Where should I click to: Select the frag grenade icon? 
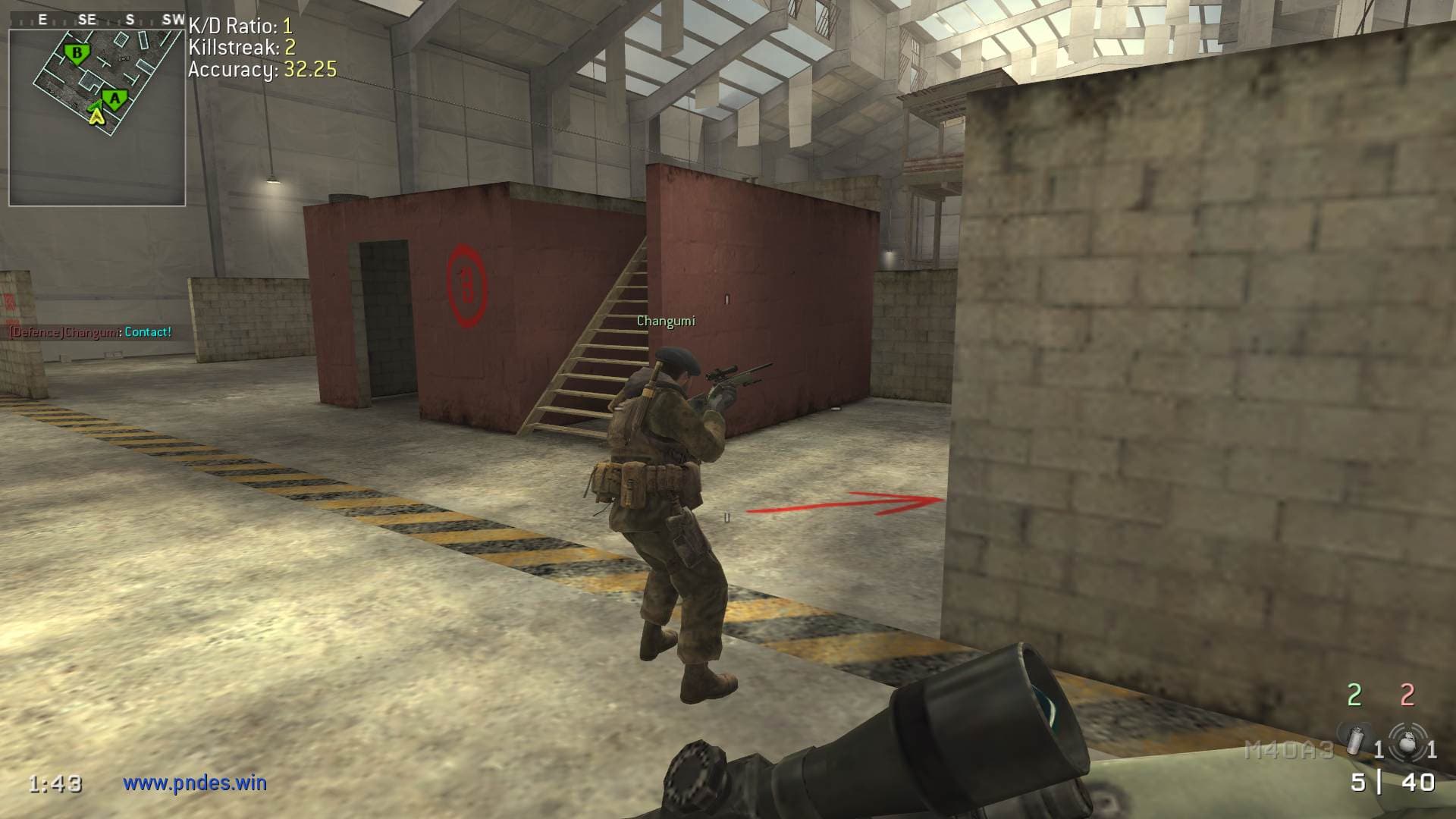[x=1407, y=740]
